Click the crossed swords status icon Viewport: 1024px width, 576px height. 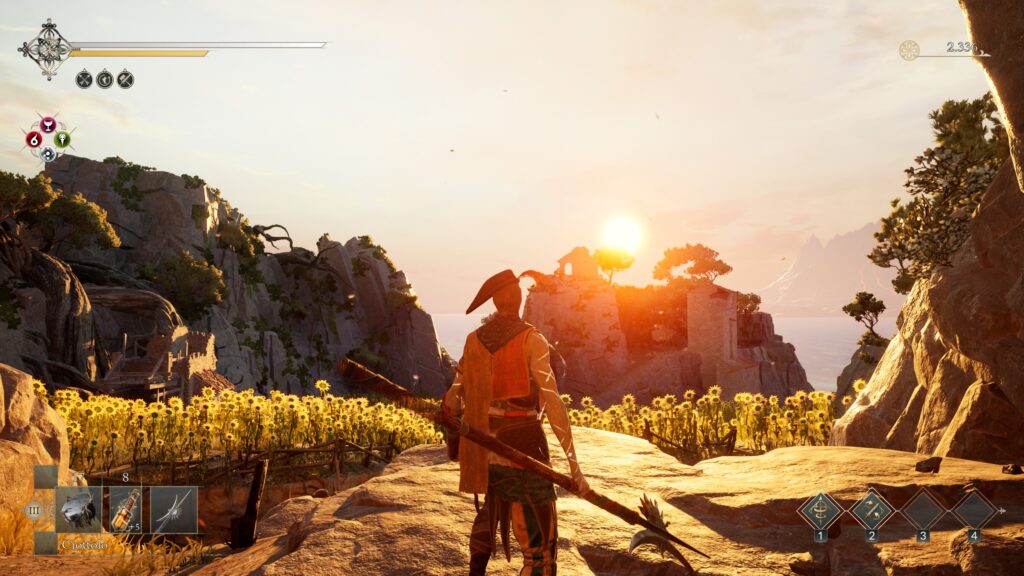click(x=84, y=79)
